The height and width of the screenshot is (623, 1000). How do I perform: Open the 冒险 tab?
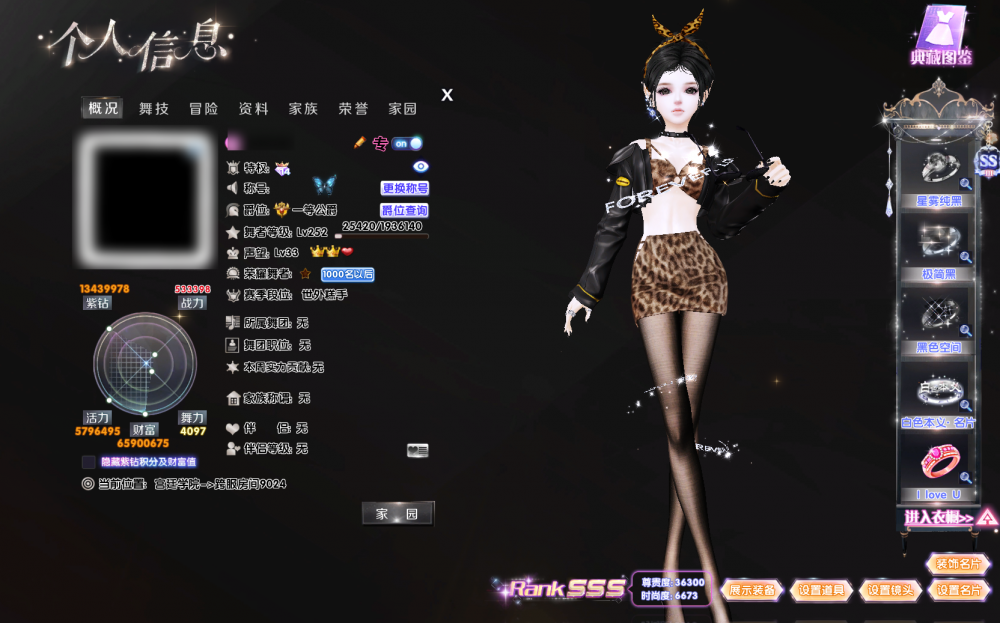[x=204, y=109]
